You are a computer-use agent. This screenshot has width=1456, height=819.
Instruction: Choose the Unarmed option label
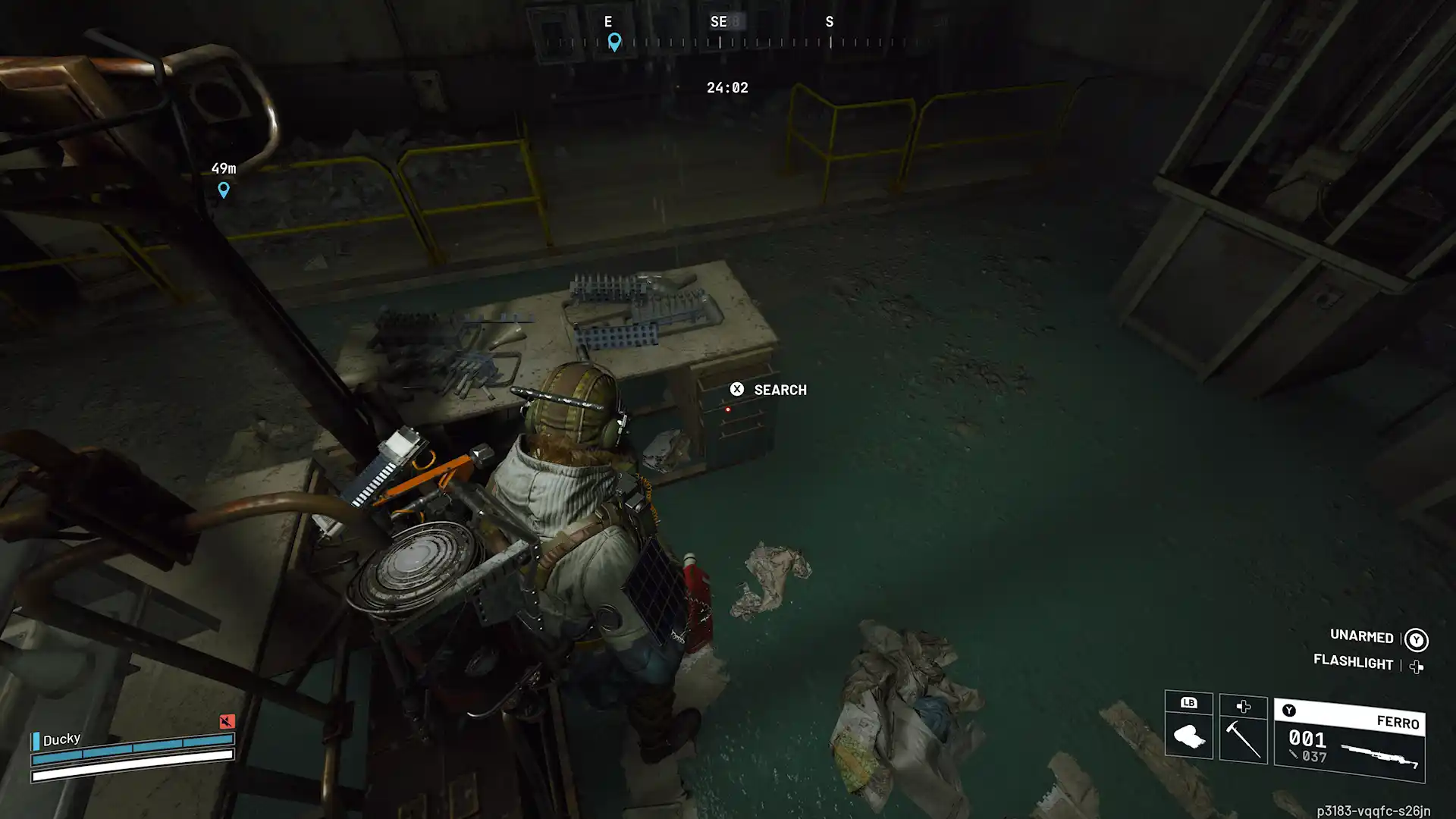(x=1361, y=636)
